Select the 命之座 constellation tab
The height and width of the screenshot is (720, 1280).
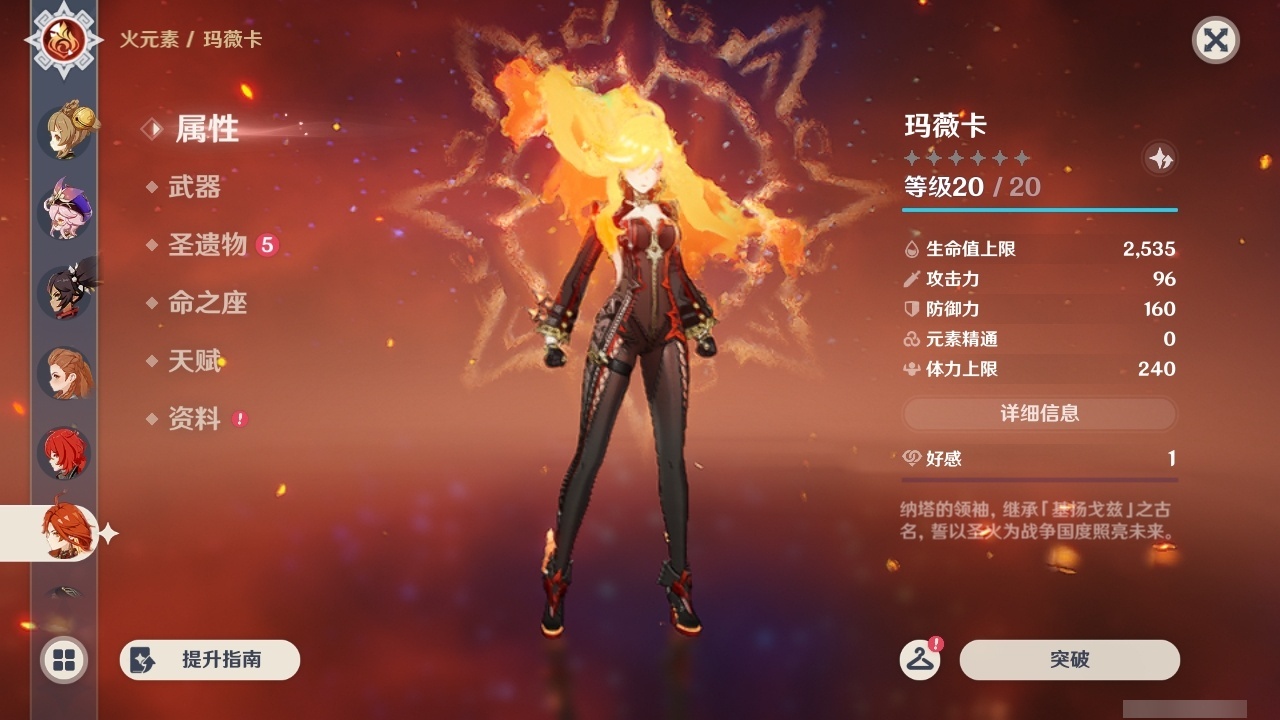[x=207, y=304]
